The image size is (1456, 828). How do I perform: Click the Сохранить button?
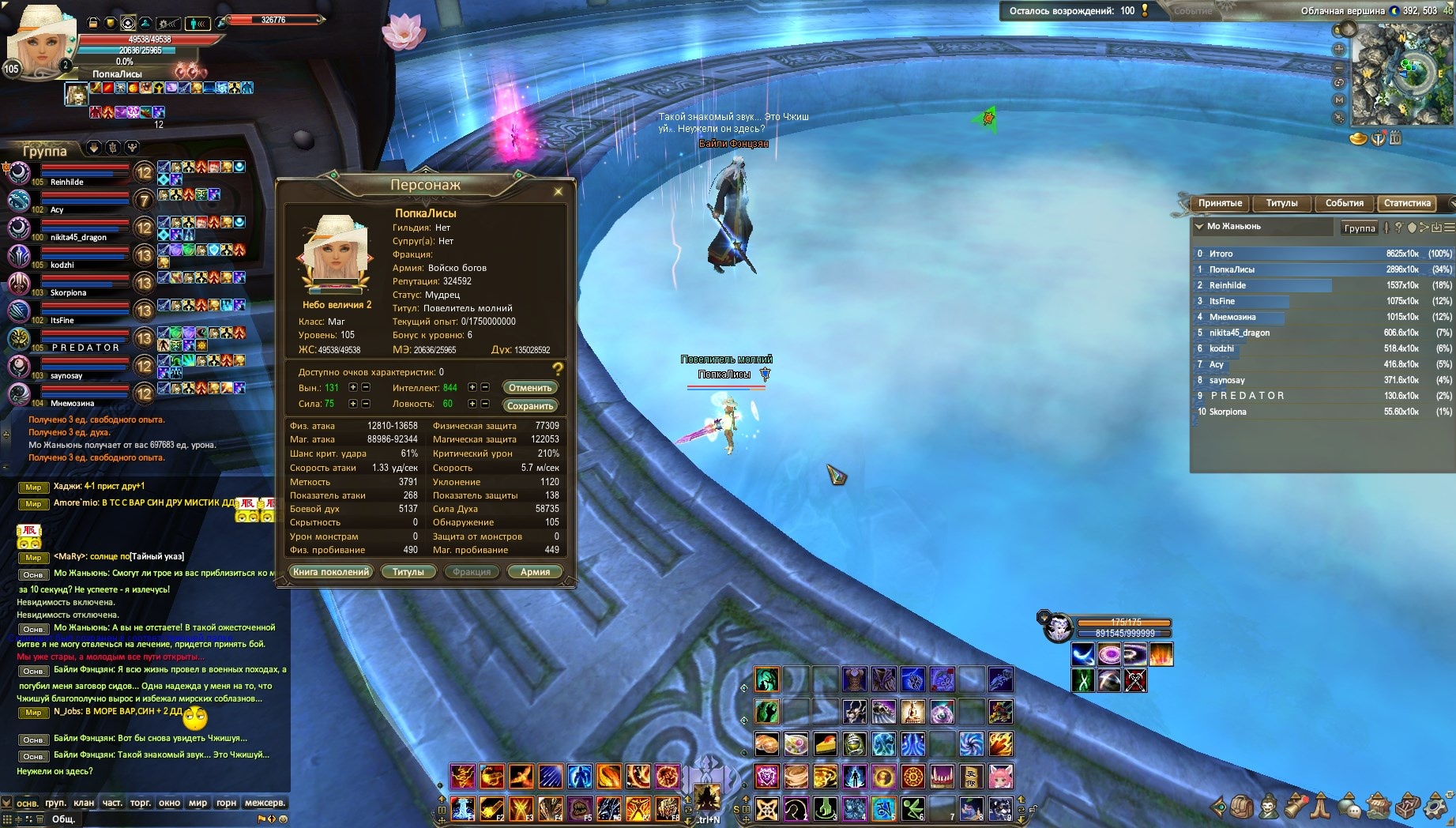[530, 406]
